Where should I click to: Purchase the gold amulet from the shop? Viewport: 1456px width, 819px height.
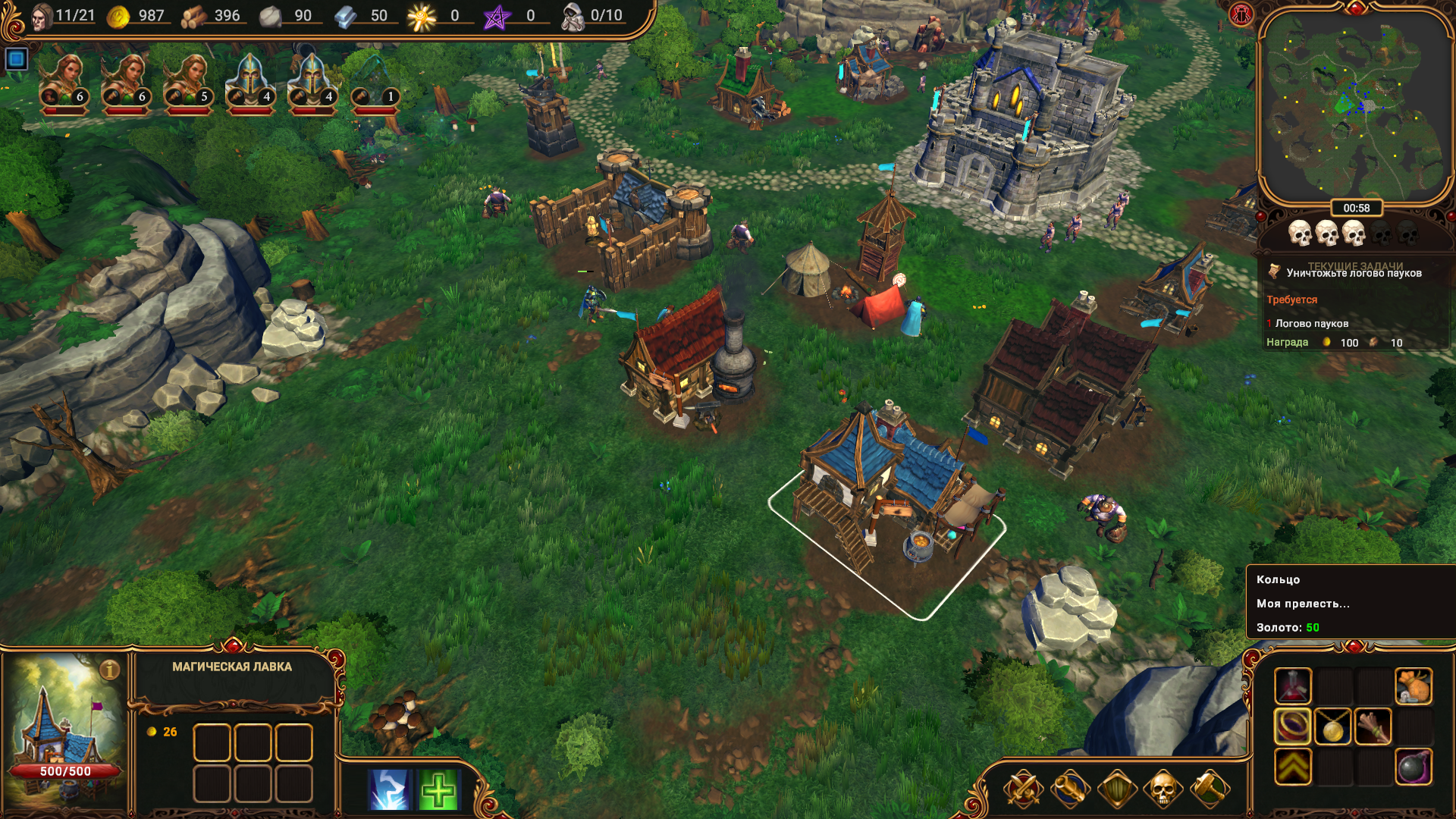pos(1332,726)
